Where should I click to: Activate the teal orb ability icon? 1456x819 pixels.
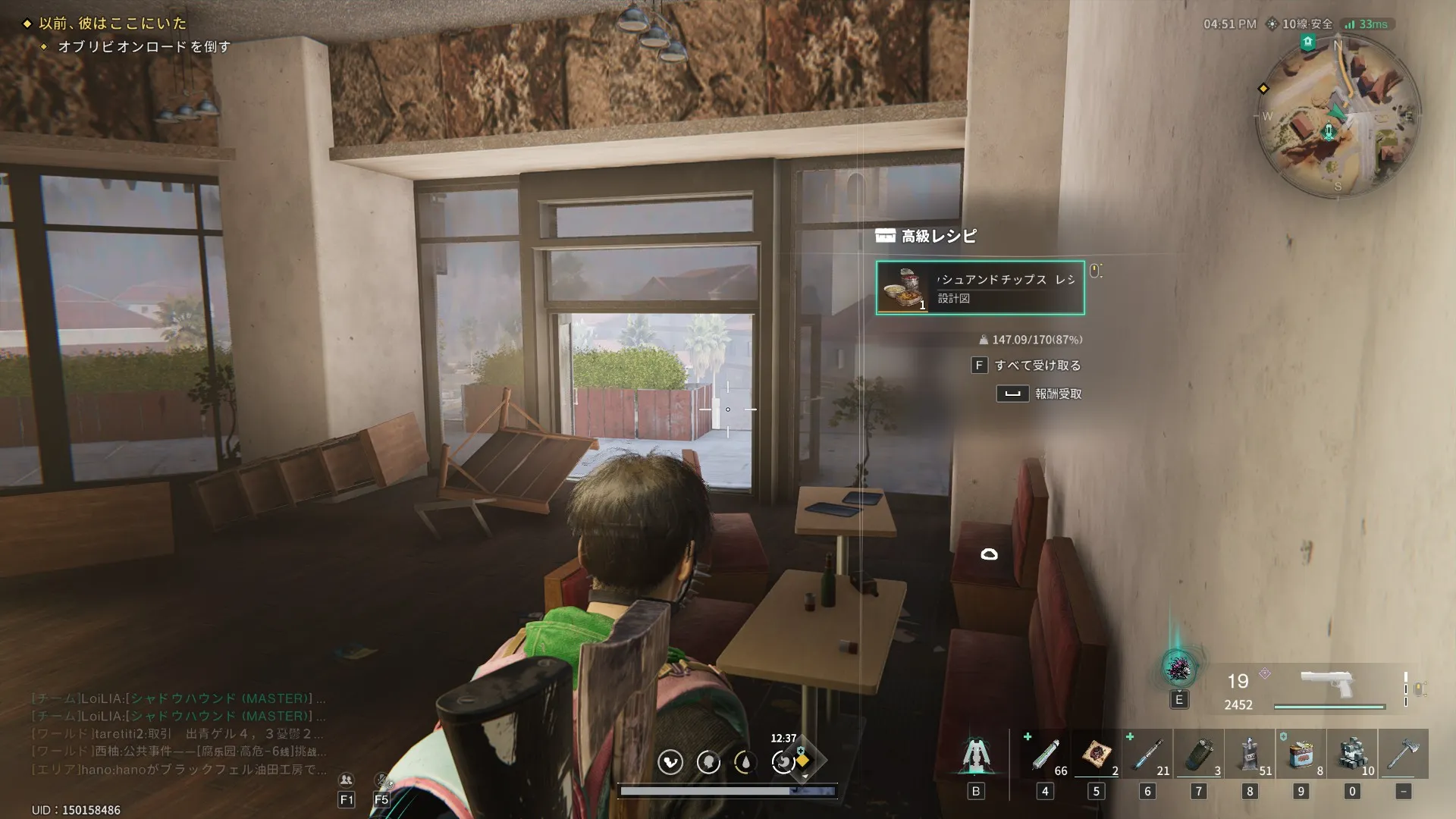(x=1178, y=669)
